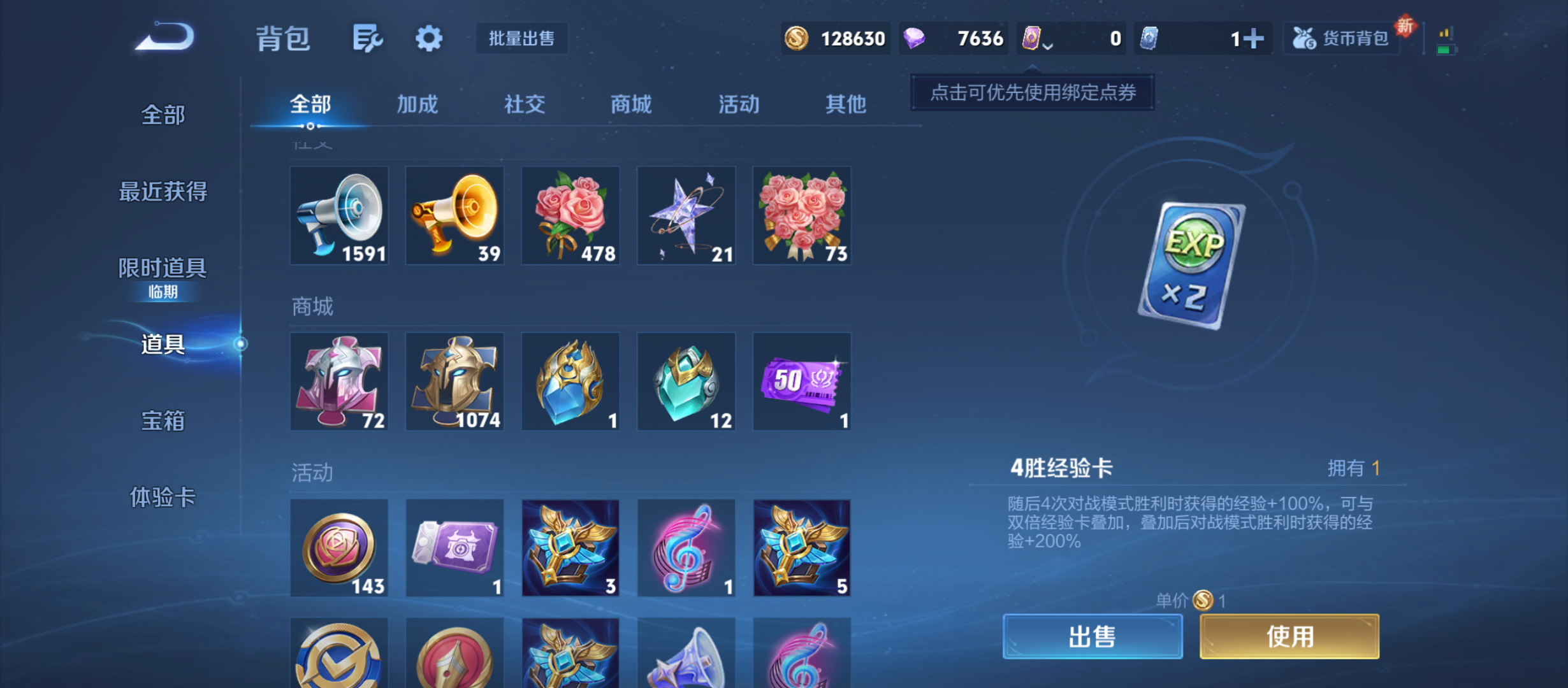
Task: Open the settings gear icon
Action: click(428, 38)
